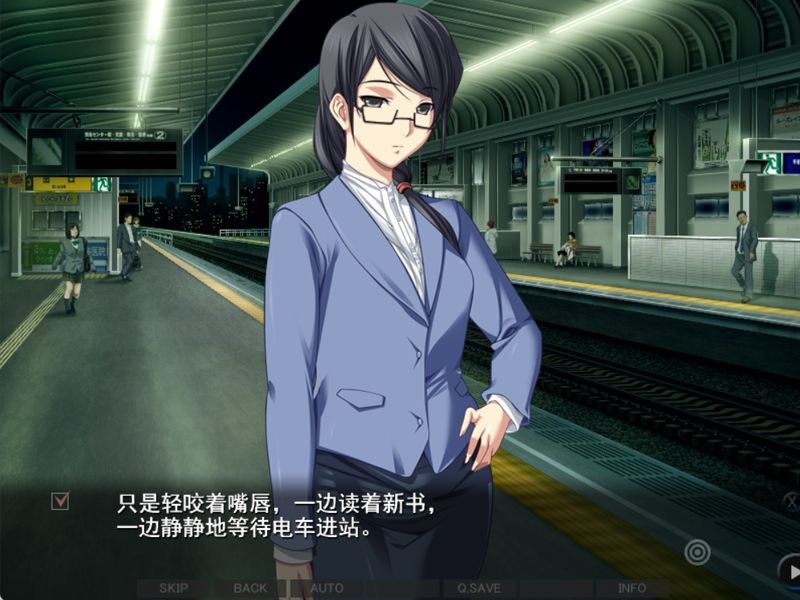Click the SKIP button
This screenshot has width=800, height=600.
click(174, 588)
